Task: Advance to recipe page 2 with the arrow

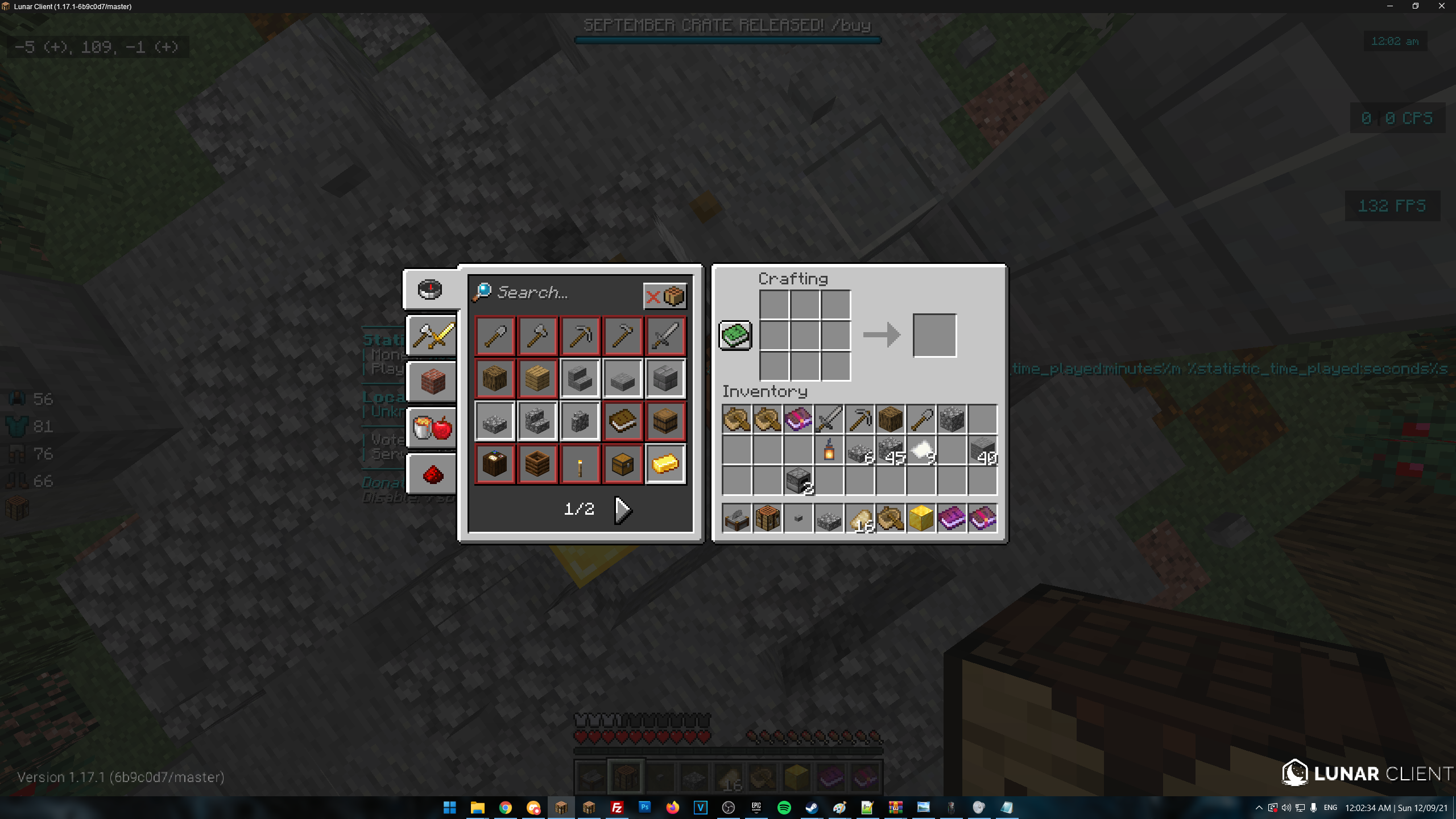Action: click(x=623, y=508)
